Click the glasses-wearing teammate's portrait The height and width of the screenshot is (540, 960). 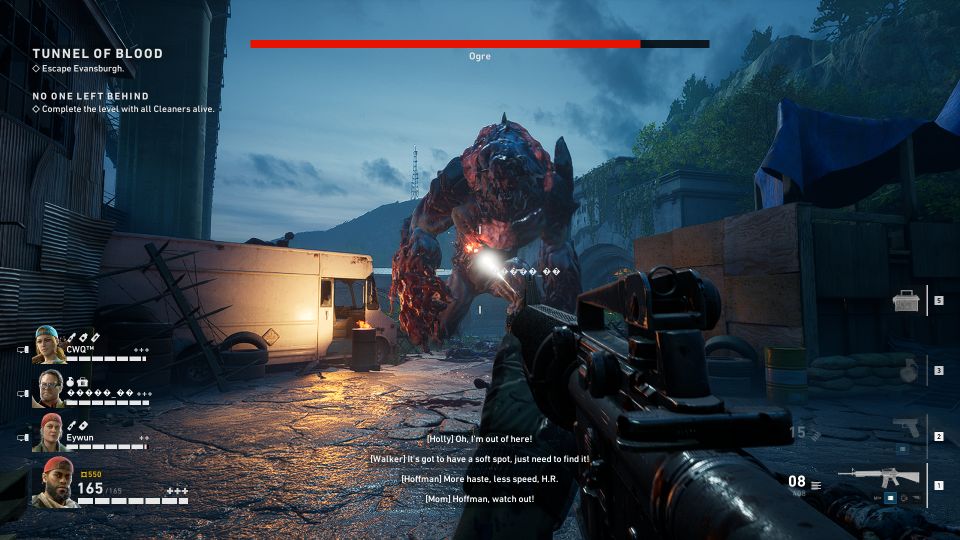[50, 389]
